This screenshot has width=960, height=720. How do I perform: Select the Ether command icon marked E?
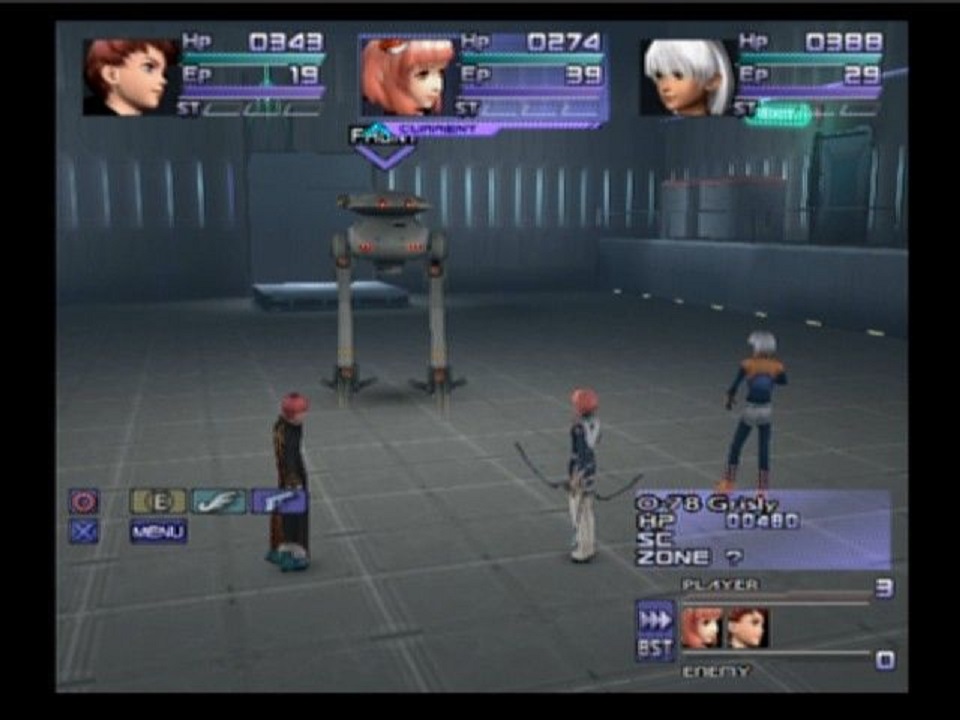coord(157,501)
